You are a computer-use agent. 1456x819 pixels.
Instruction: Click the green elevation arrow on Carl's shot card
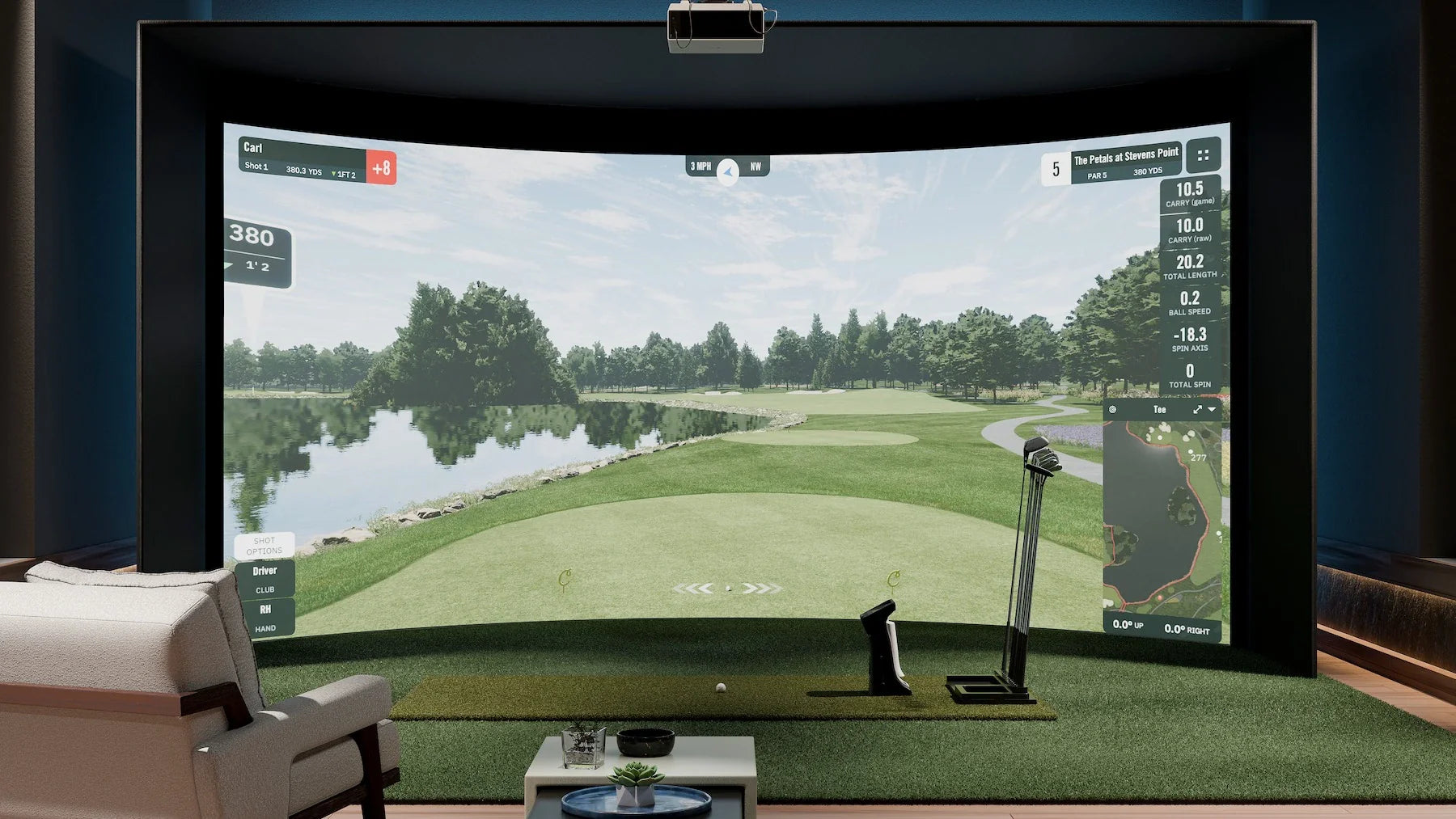tap(334, 174)
